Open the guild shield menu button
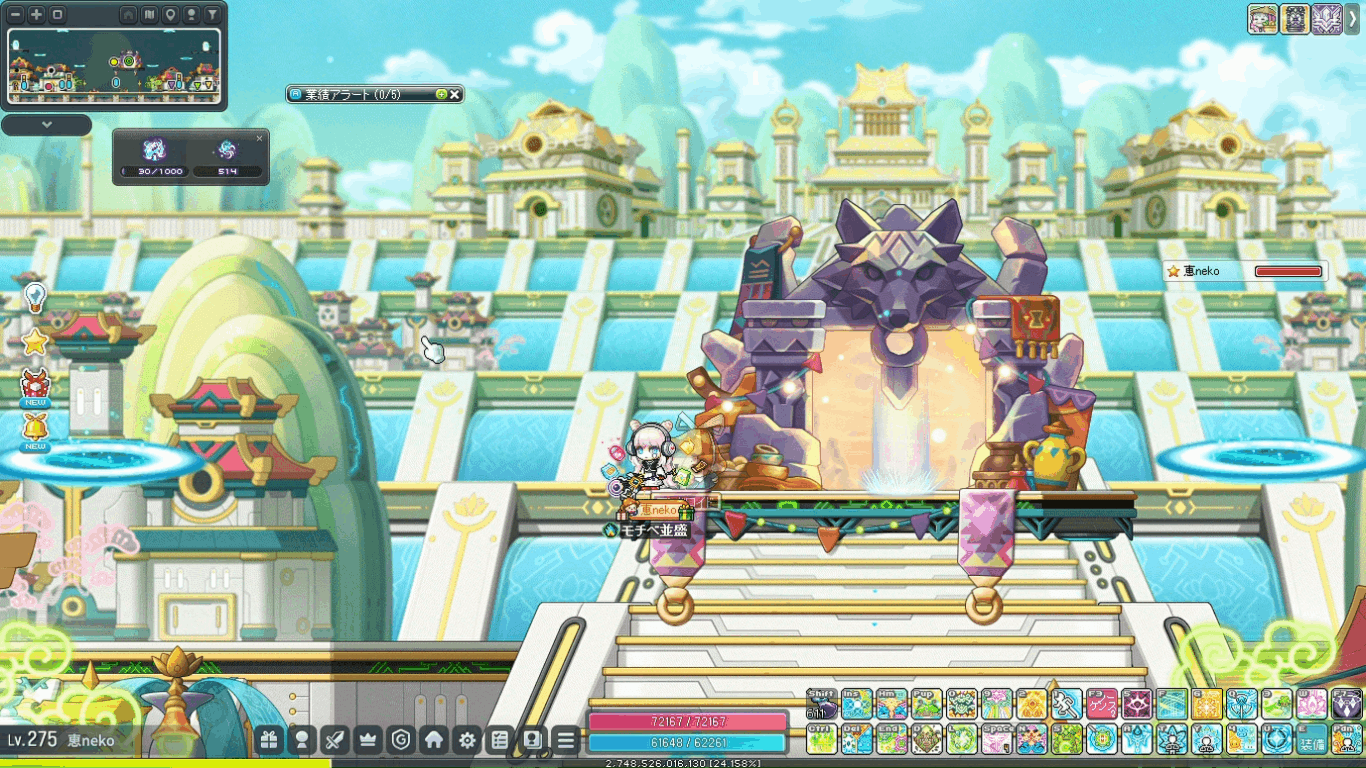Screen dimensions: 1366x768 point(401,740)
